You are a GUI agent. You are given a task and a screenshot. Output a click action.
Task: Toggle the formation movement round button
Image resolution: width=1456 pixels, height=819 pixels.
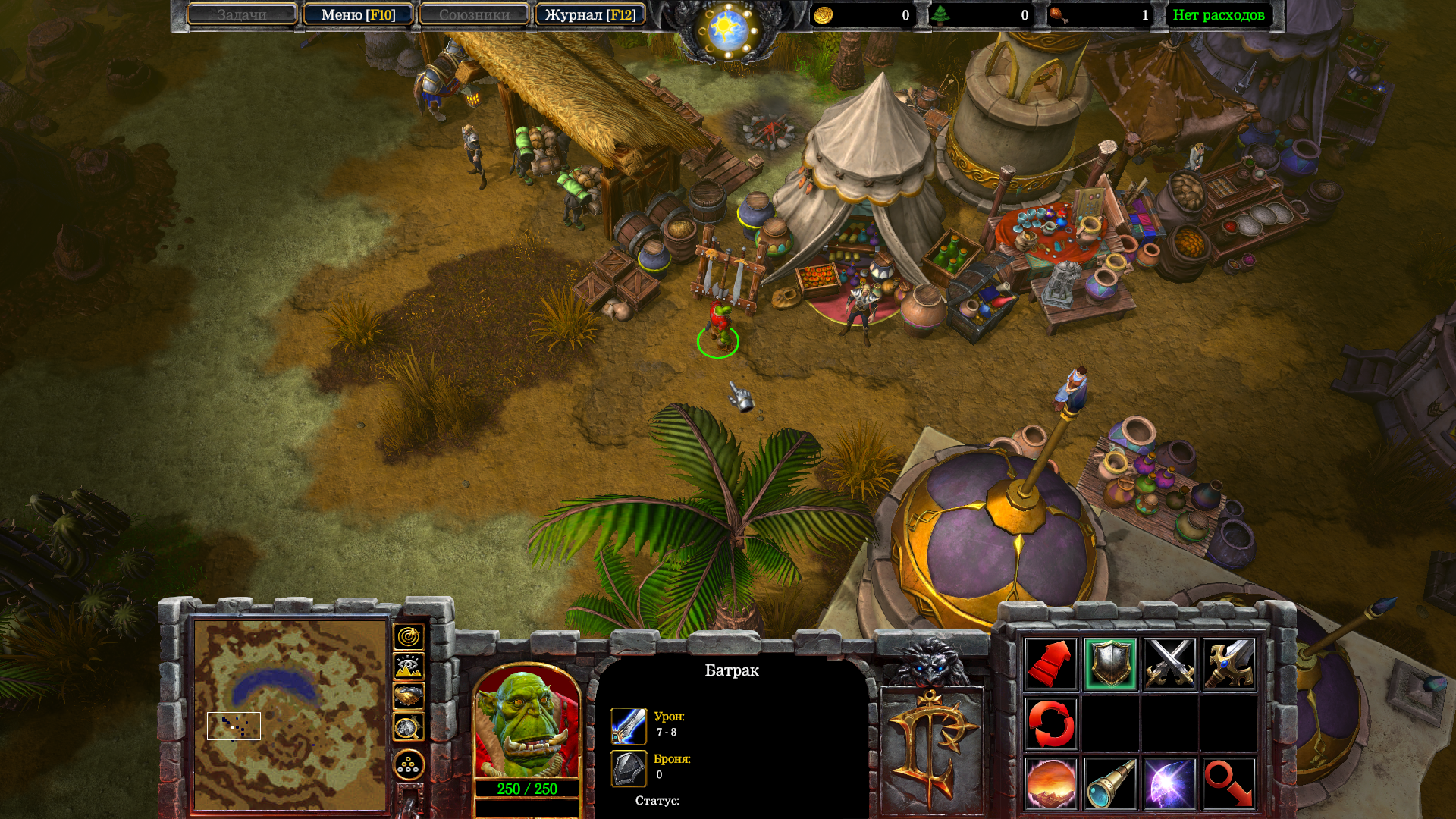[x=408, y=765]
